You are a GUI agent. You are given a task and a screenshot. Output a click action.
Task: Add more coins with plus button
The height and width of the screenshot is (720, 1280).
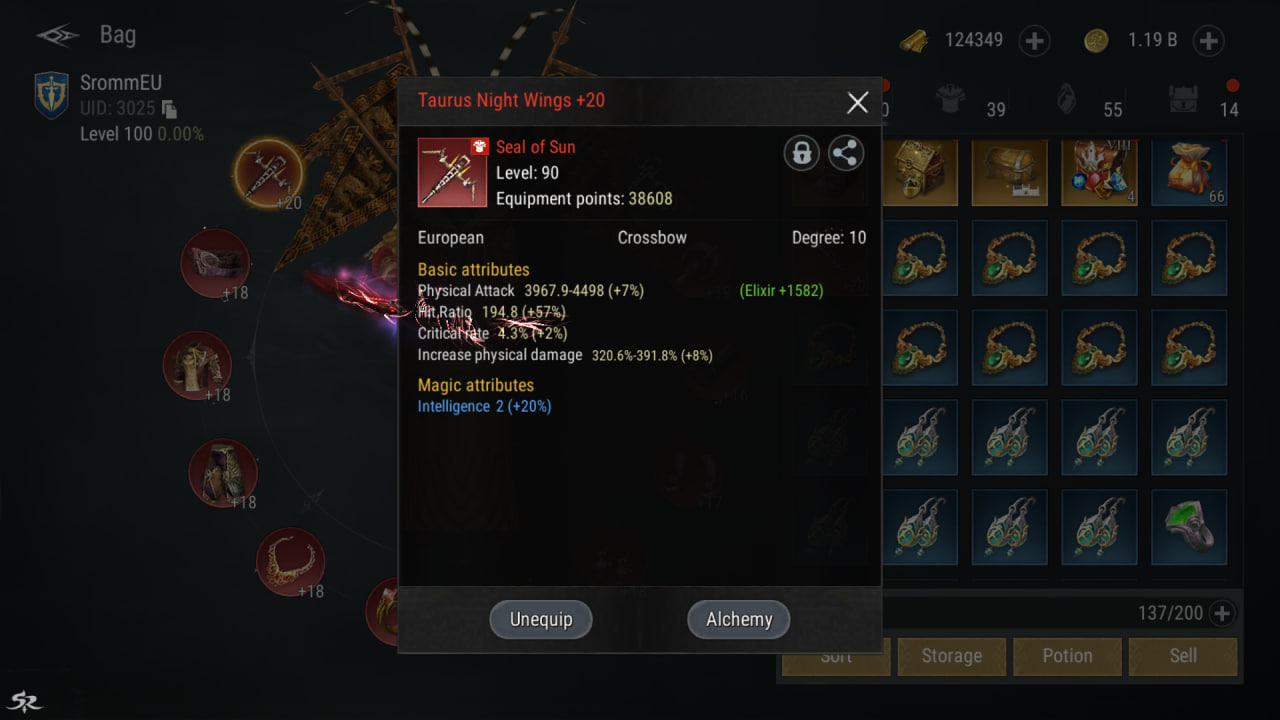(x=1209, y=41)
